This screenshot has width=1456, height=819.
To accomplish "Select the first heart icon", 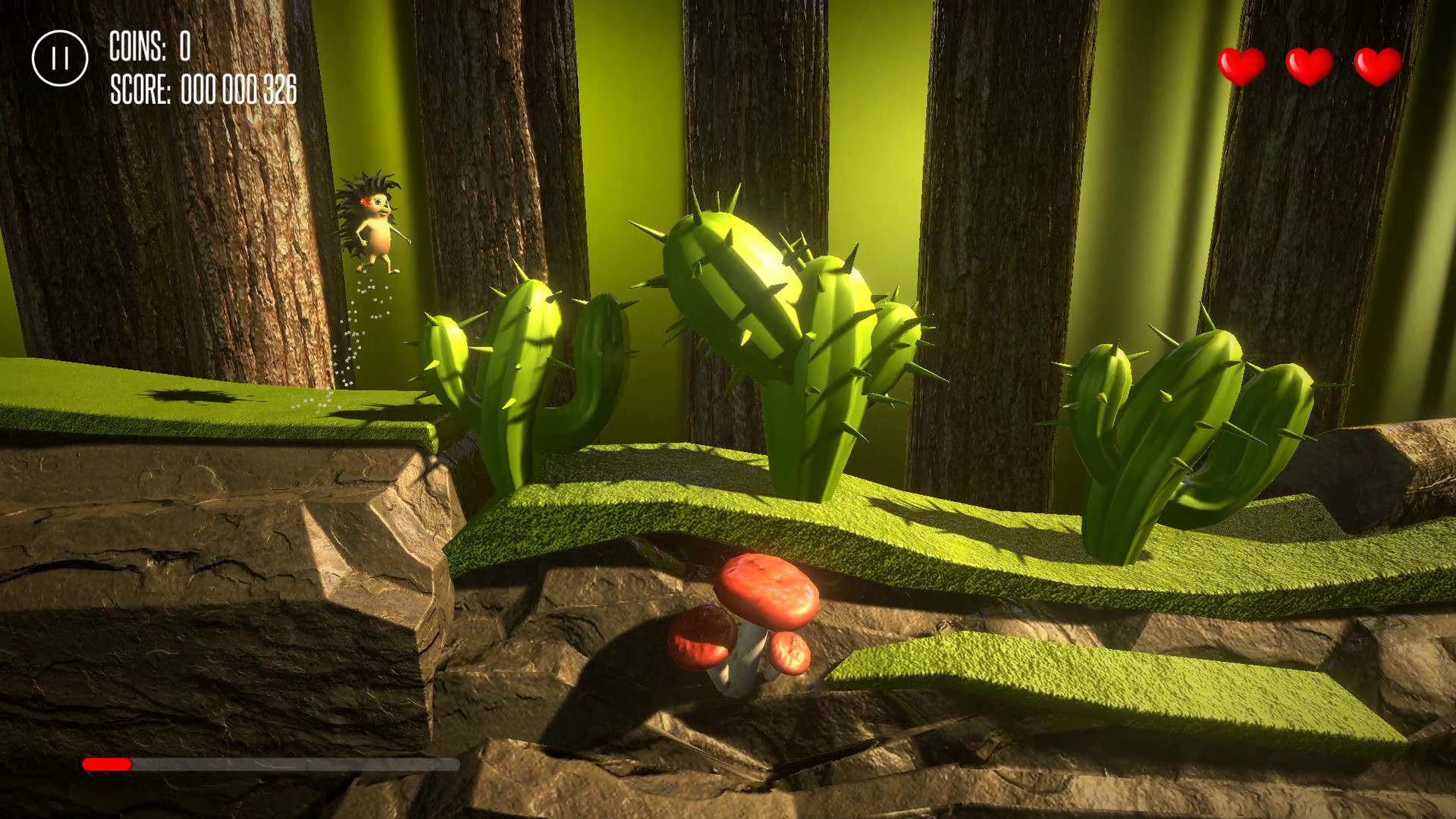I will (1241, 64).
